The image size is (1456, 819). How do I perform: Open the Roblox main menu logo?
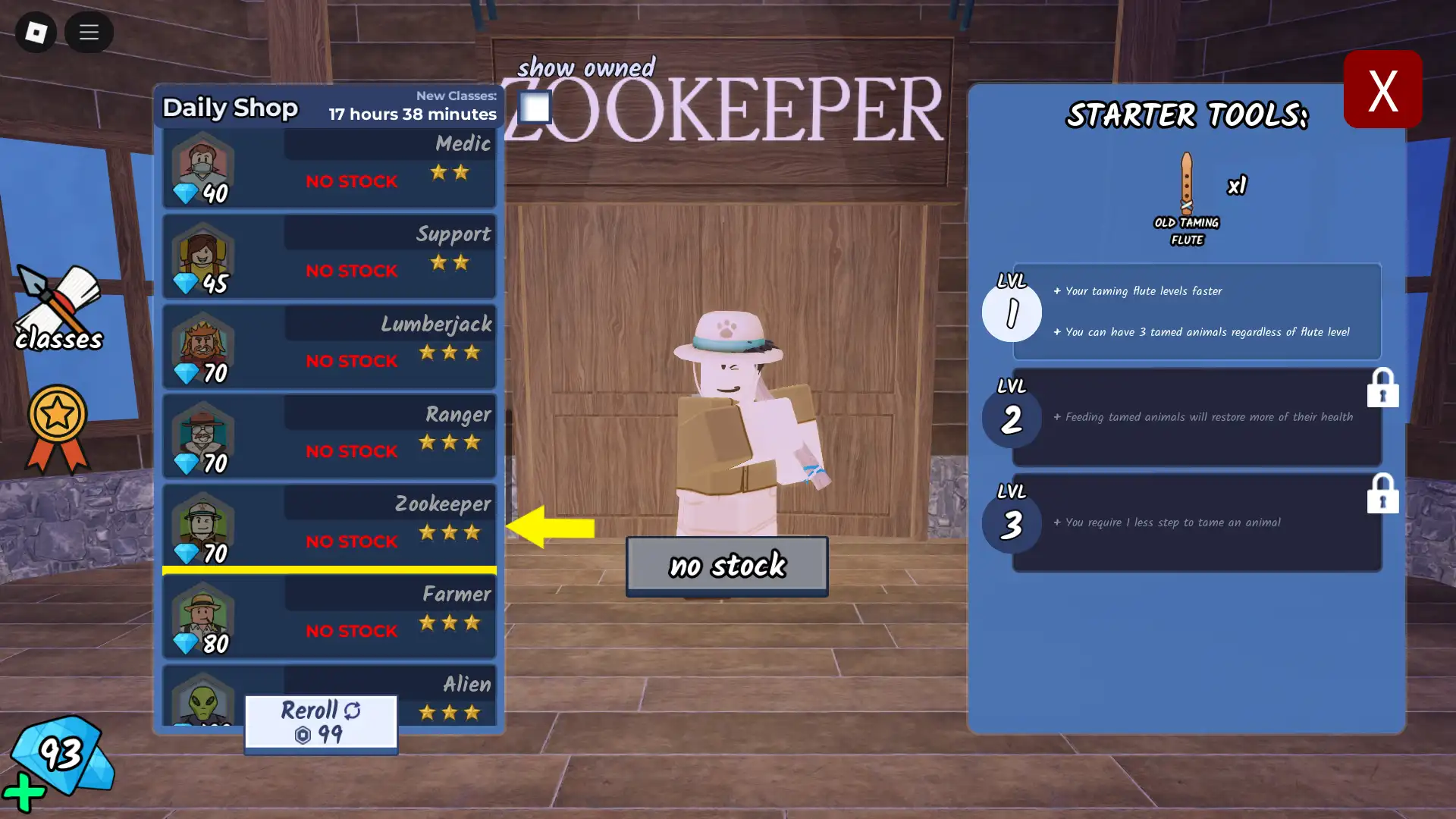click(36, 32)
